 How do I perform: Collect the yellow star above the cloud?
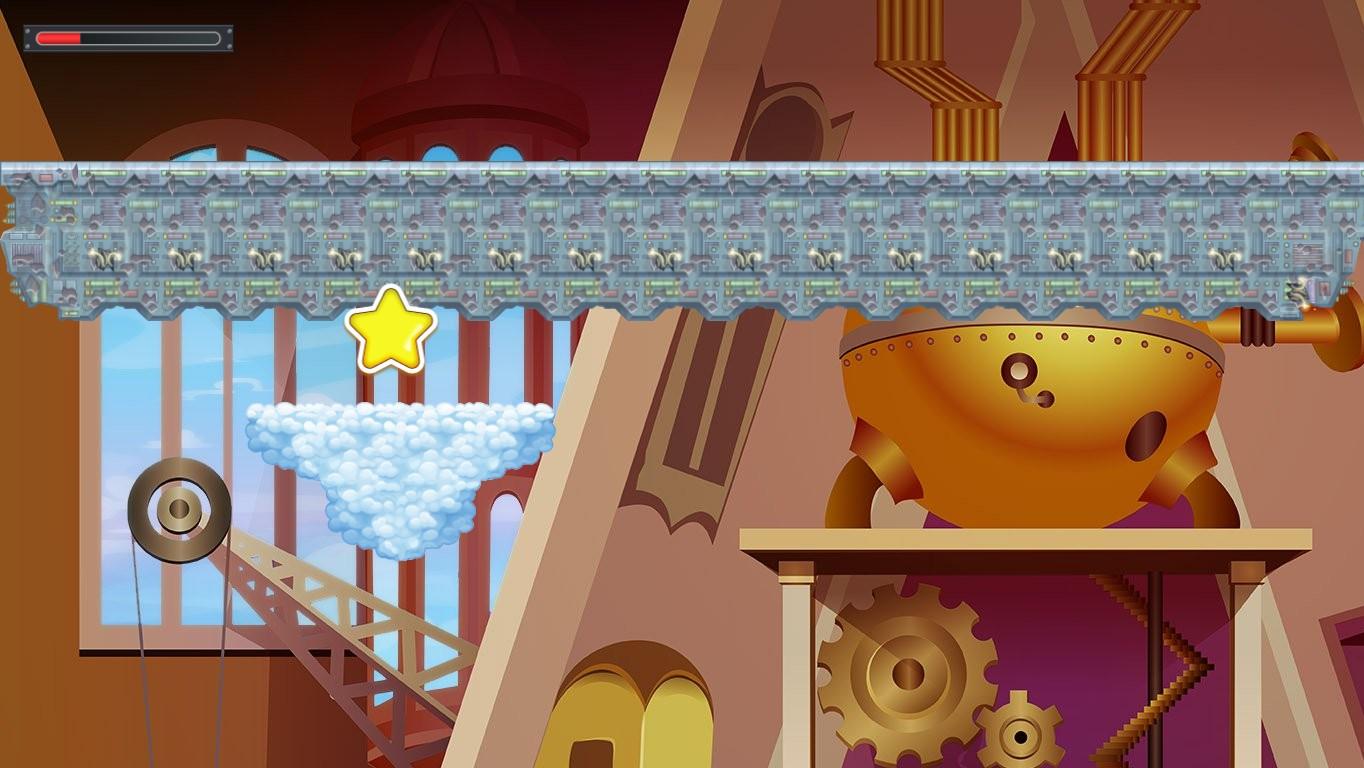coord(390,330)
